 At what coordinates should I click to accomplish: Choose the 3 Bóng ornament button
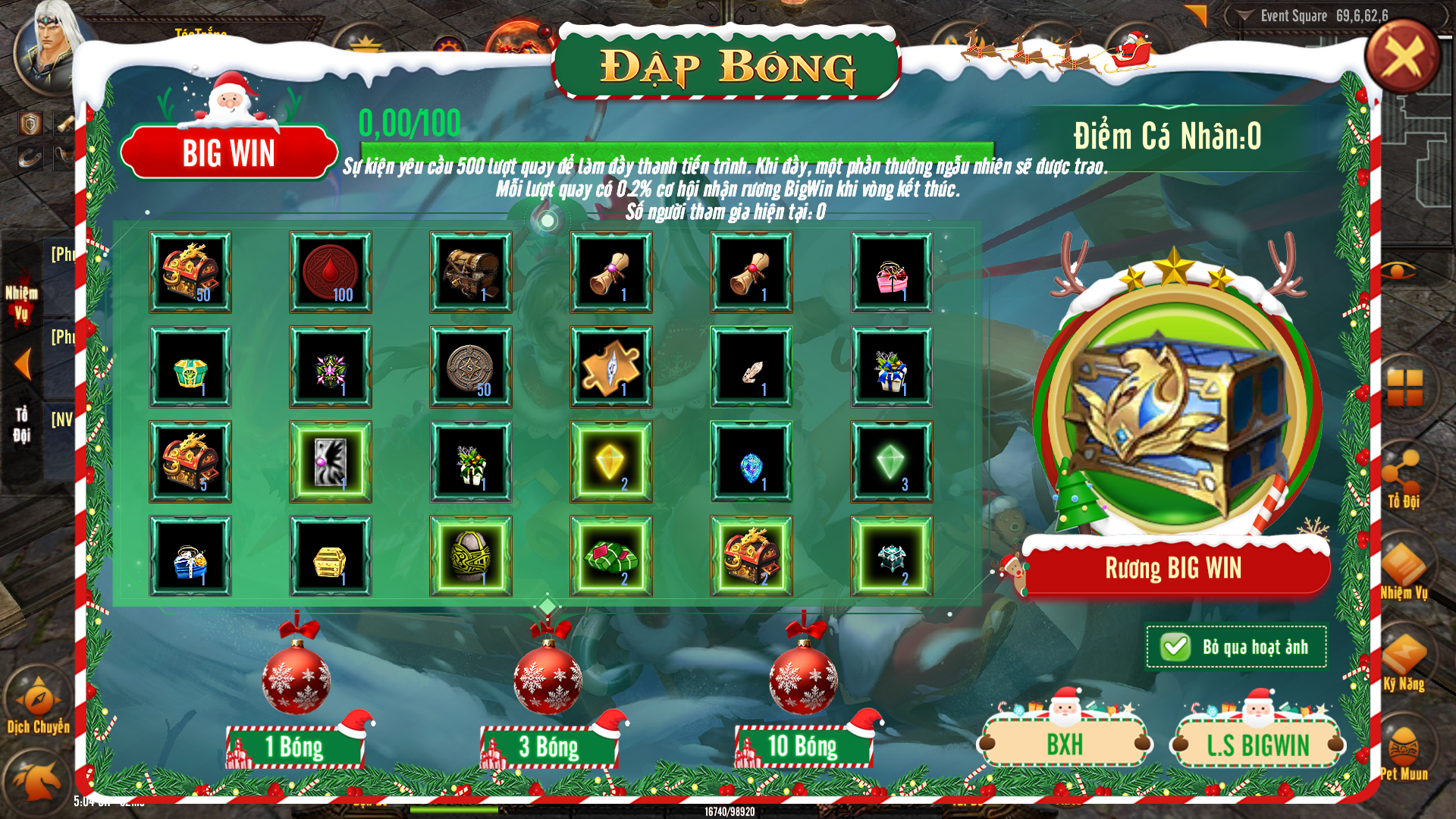click(549, 746)
